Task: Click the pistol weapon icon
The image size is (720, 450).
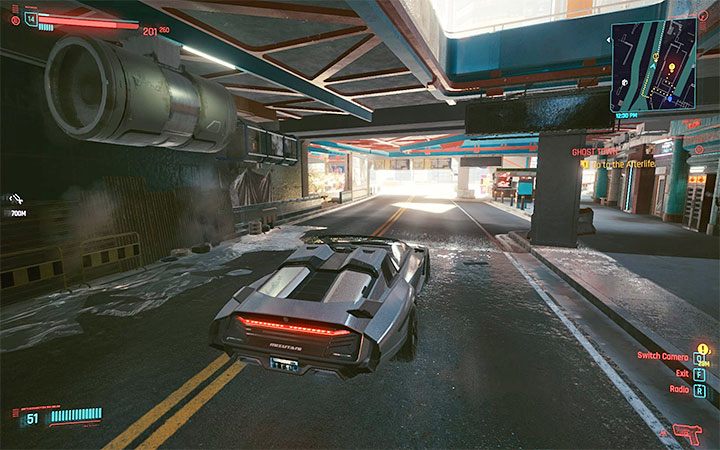Action: click(689, 432)
